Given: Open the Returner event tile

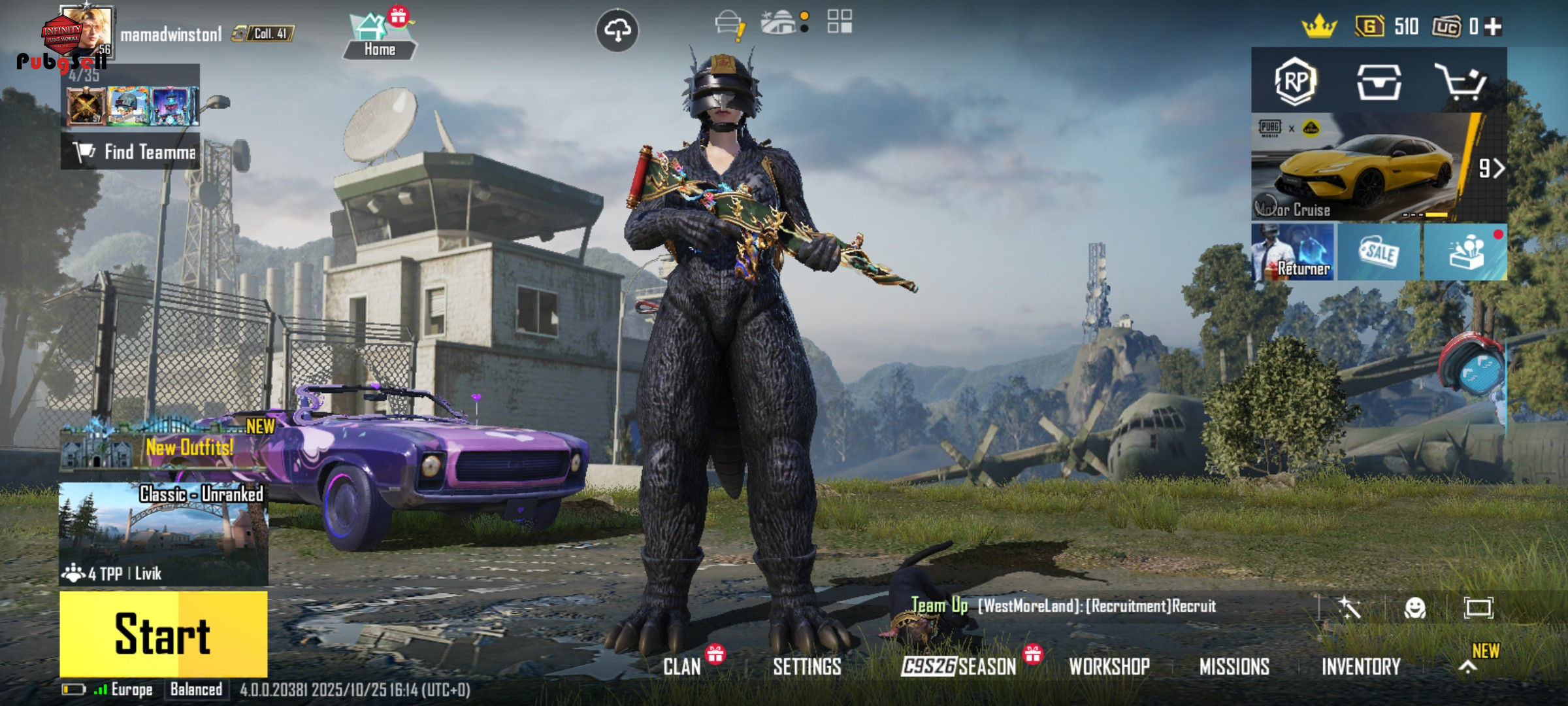Looking at the screenshot, I should 1293,252.
